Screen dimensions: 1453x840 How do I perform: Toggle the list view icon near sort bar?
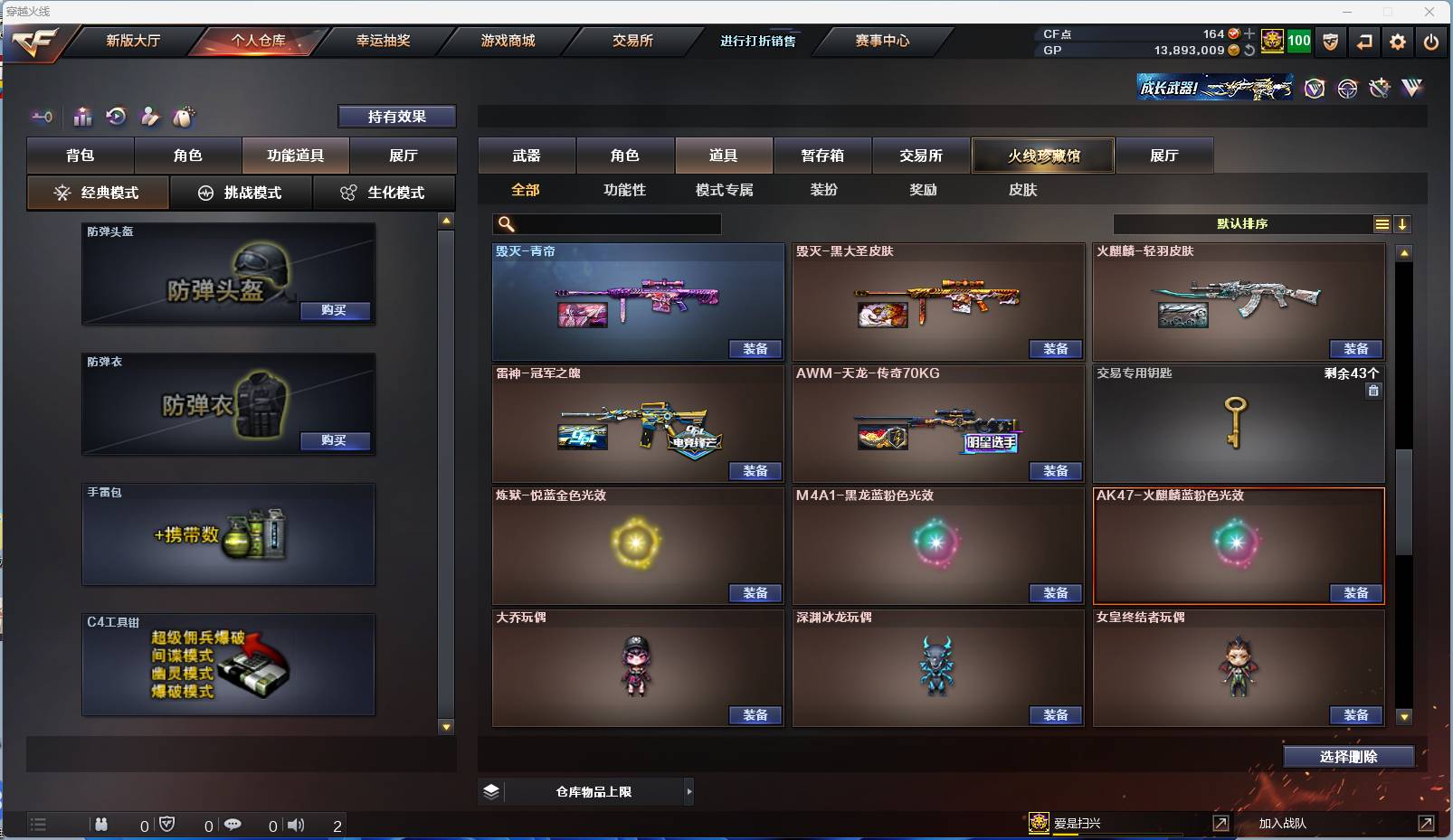(1382, 223)
